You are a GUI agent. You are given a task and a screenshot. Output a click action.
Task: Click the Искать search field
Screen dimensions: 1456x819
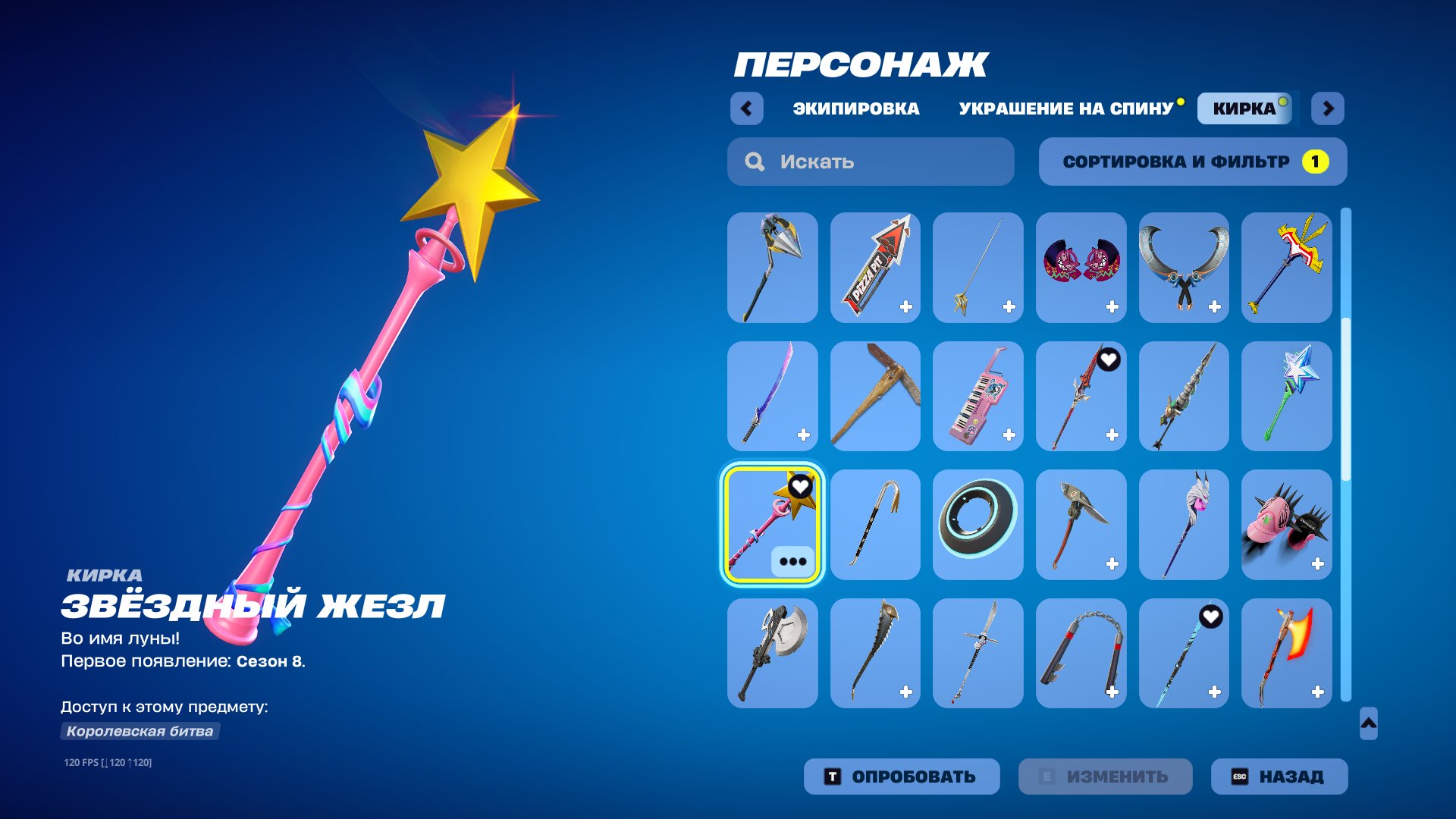870,161
